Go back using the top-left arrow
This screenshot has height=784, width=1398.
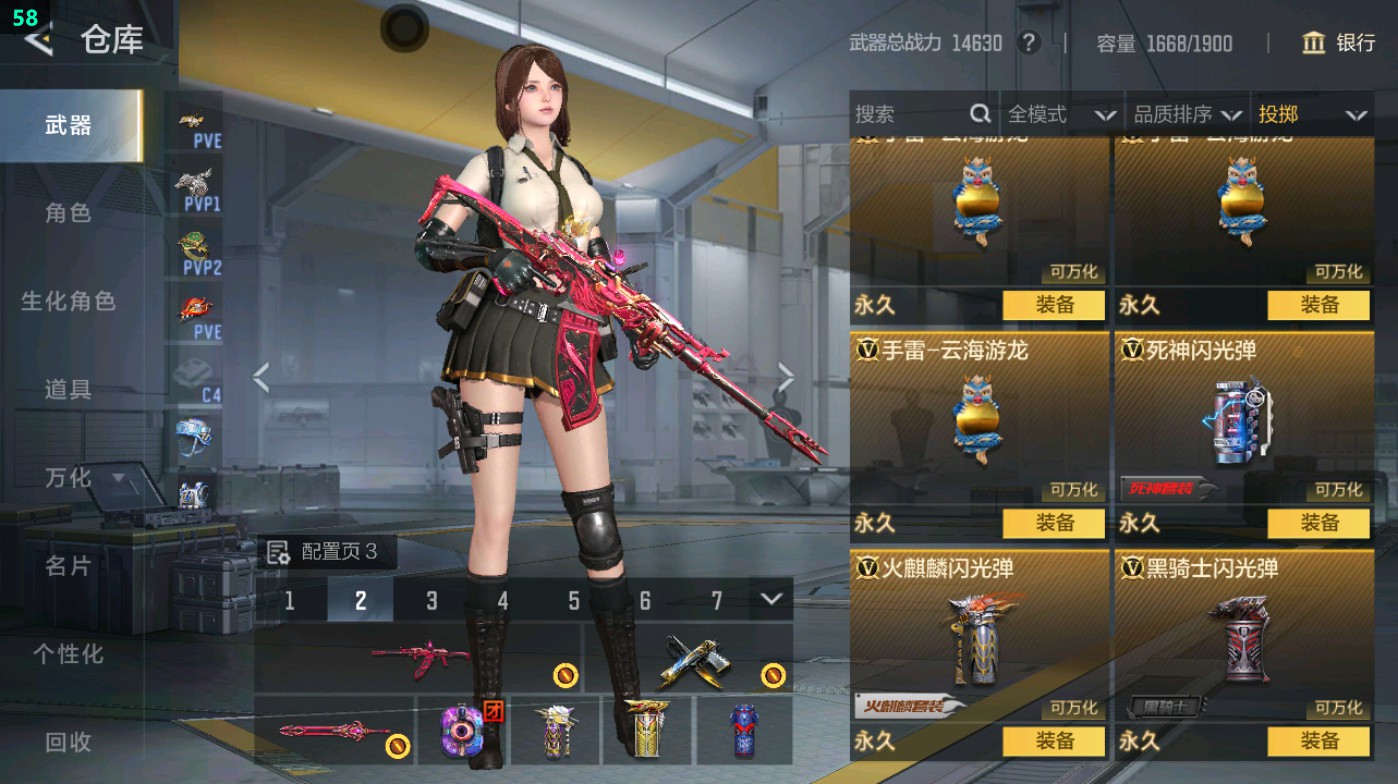40,40
